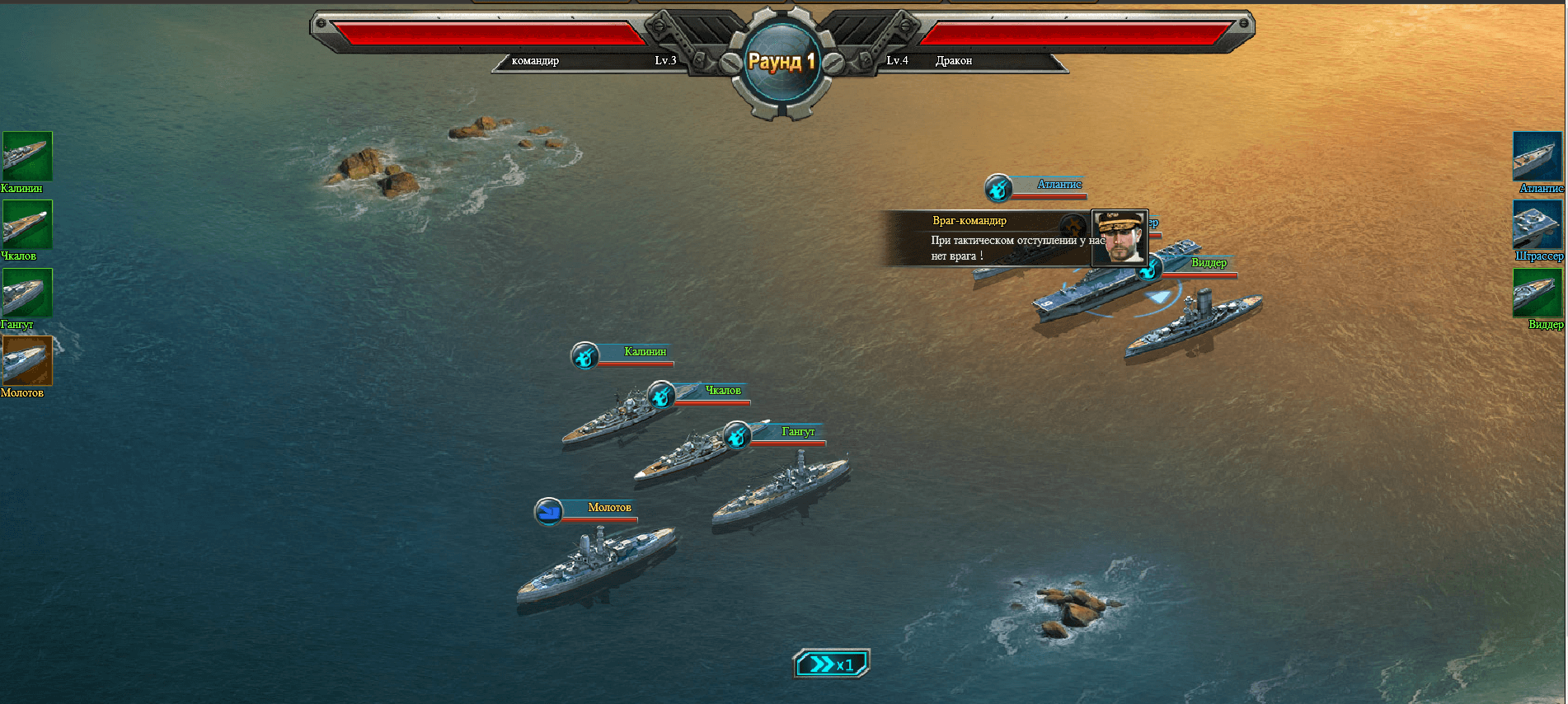
Task: Toggle the x1 battle speed button
Action: pos(831,664)
